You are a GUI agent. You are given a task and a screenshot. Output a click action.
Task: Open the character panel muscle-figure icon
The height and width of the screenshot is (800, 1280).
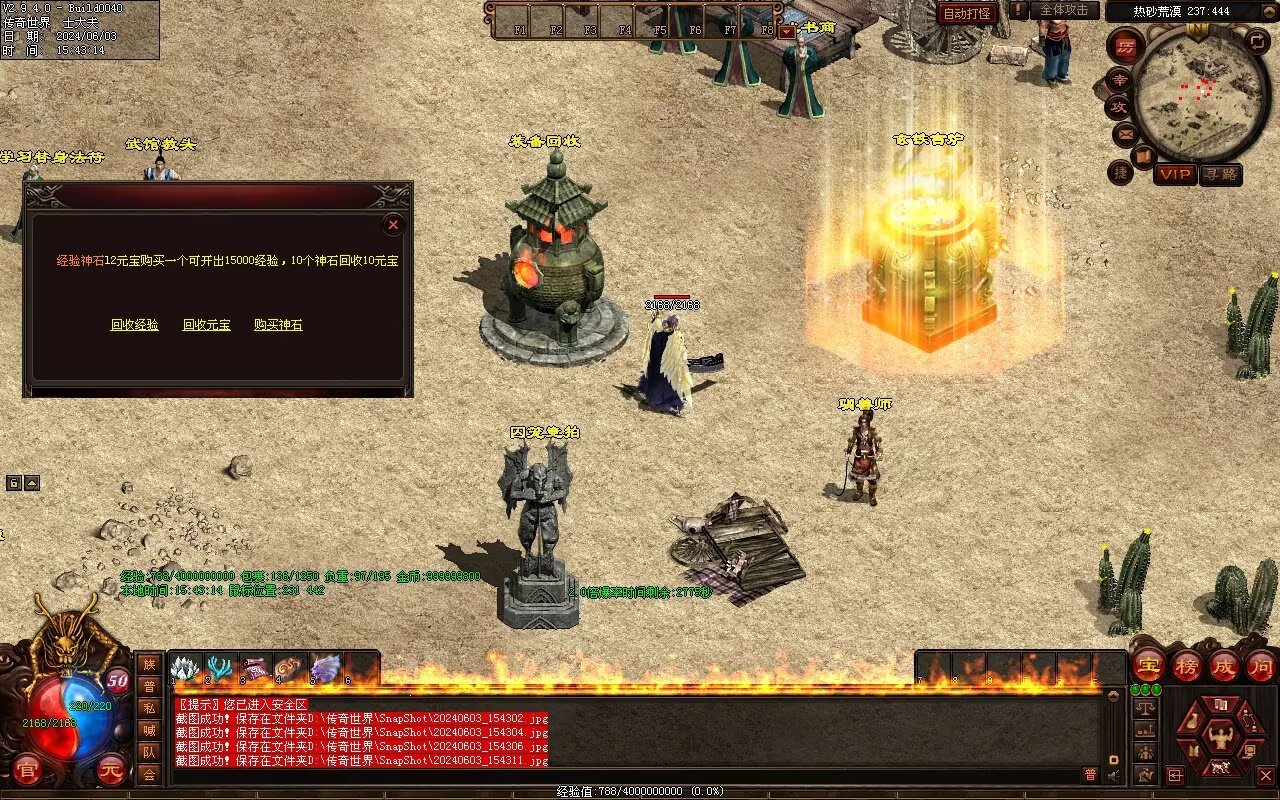coord(1219,739)
